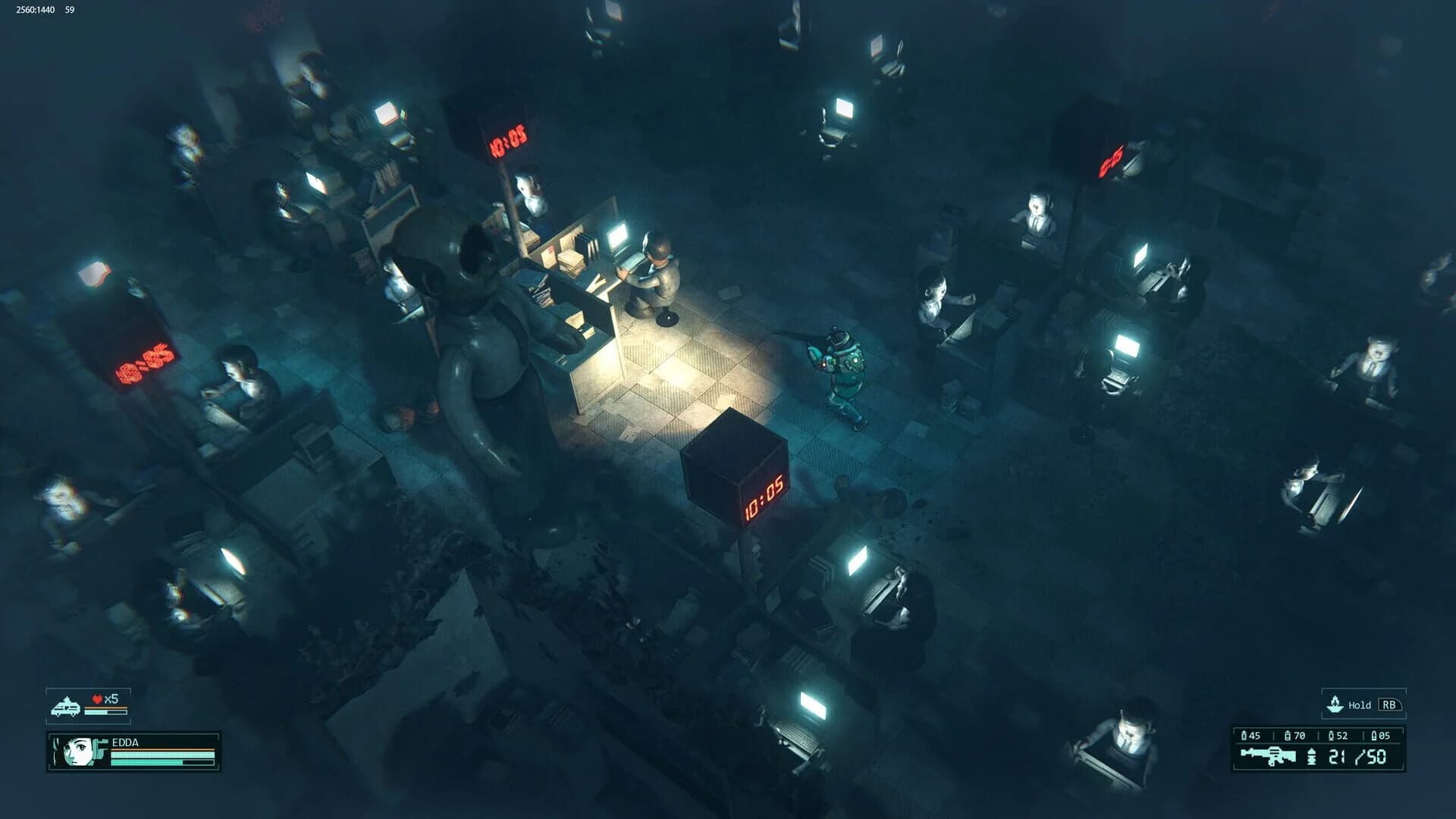Screen dimensions: 1456x819
Task: Click the 21/50 ammunition counter
Action: click(x=1357, y=756)
